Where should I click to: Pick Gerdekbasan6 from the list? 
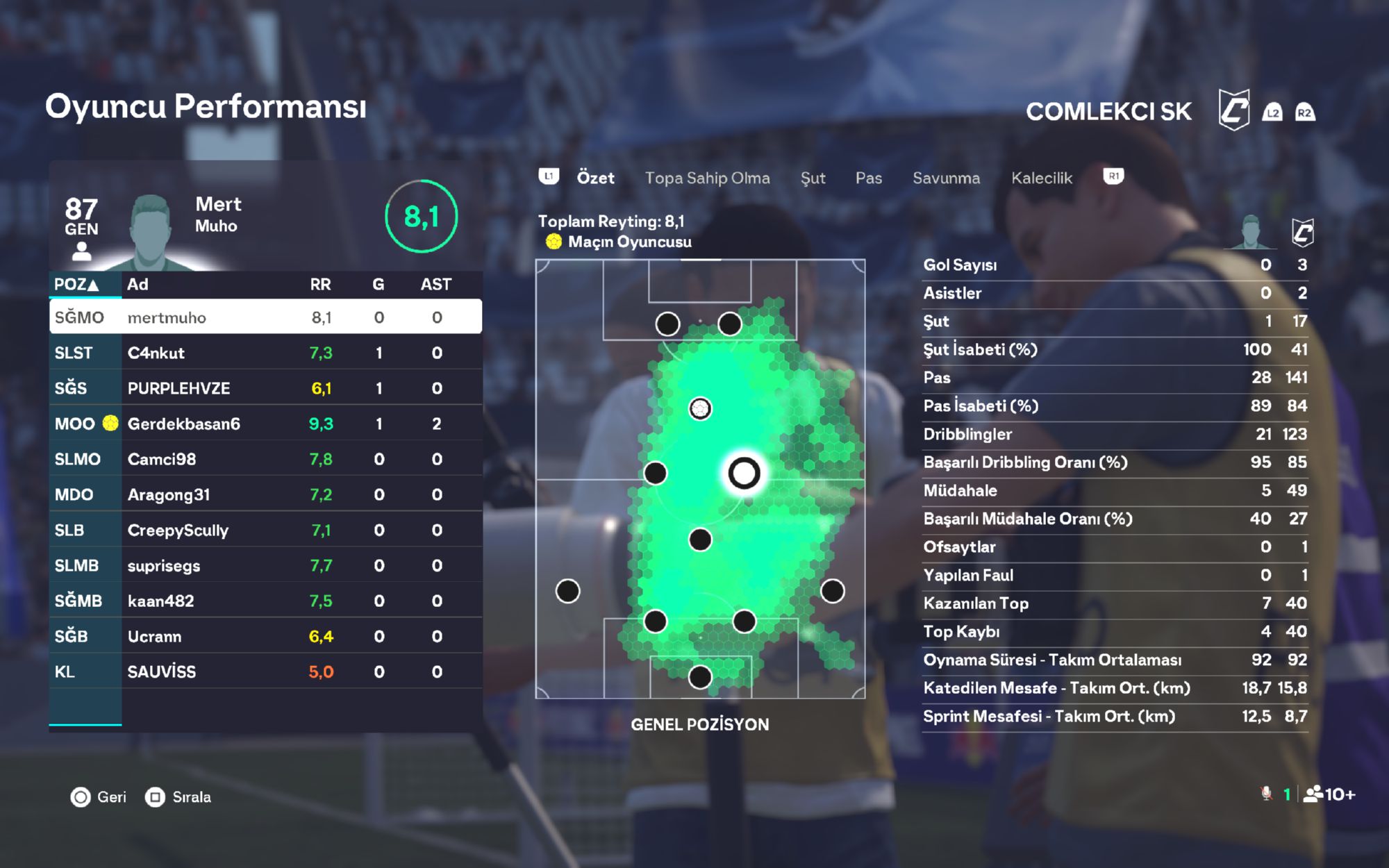pos(265,424)
